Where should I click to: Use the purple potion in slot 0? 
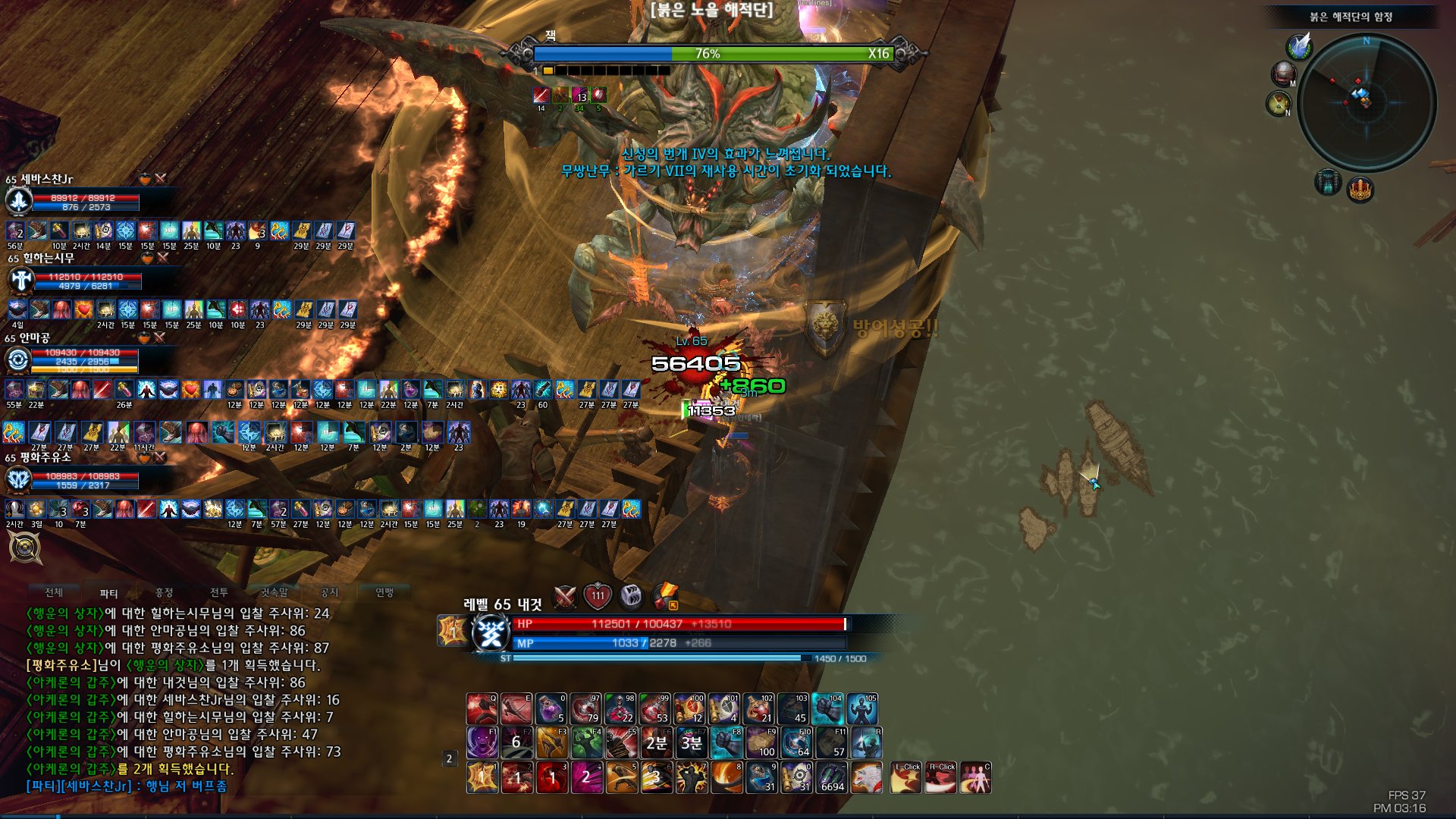(551, 709)
